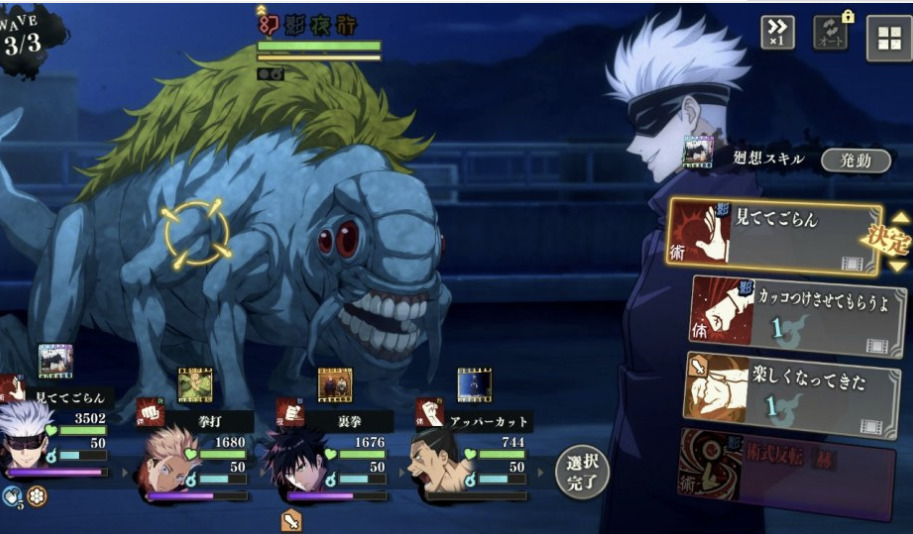Open the grid menu button
The height and width of the screenshot is (534, 913).
(x=887, y=38)
